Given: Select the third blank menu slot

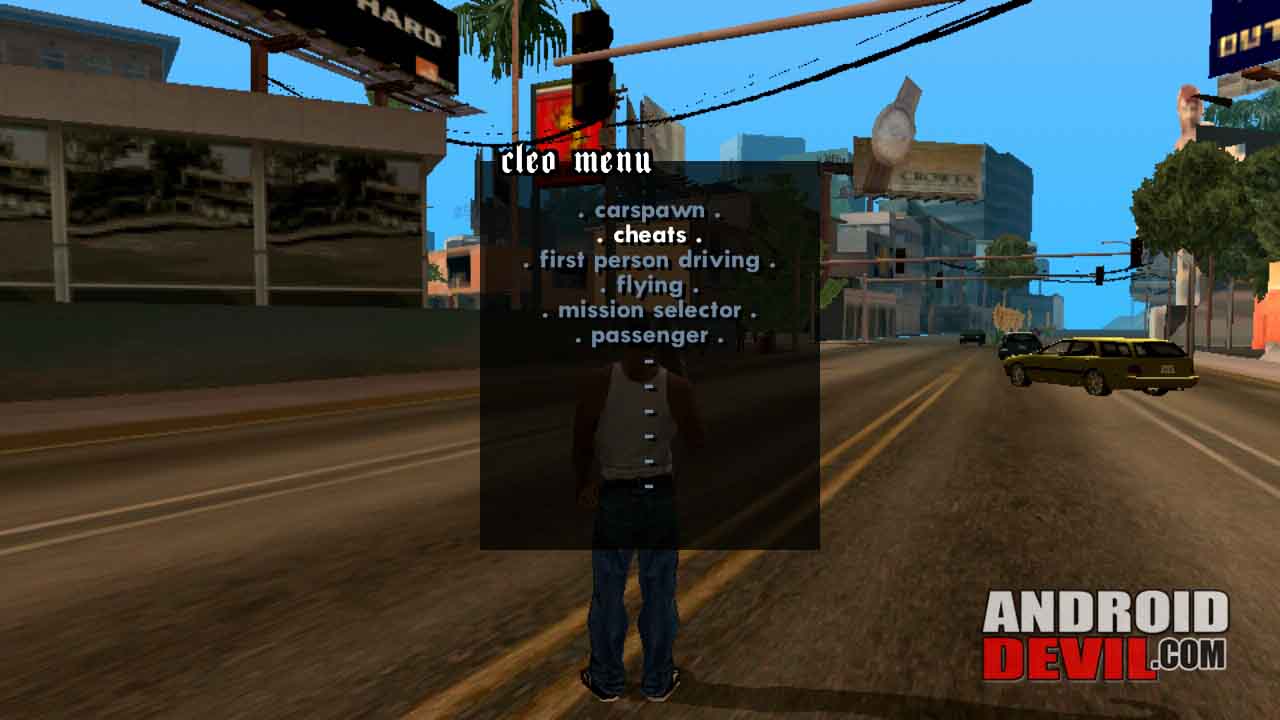Looking at the screenshot, I should [648, 410].
